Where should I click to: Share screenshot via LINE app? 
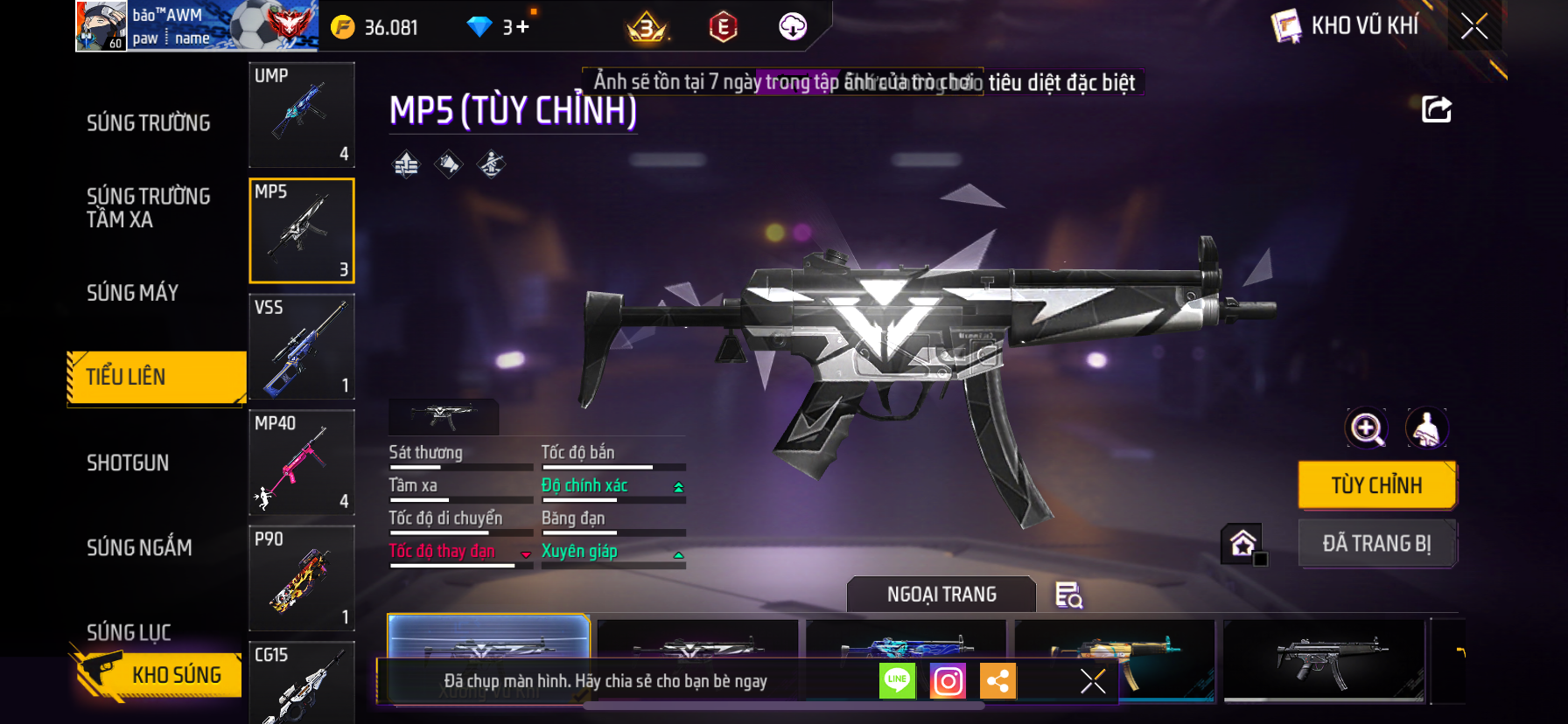tap(897, 680)
